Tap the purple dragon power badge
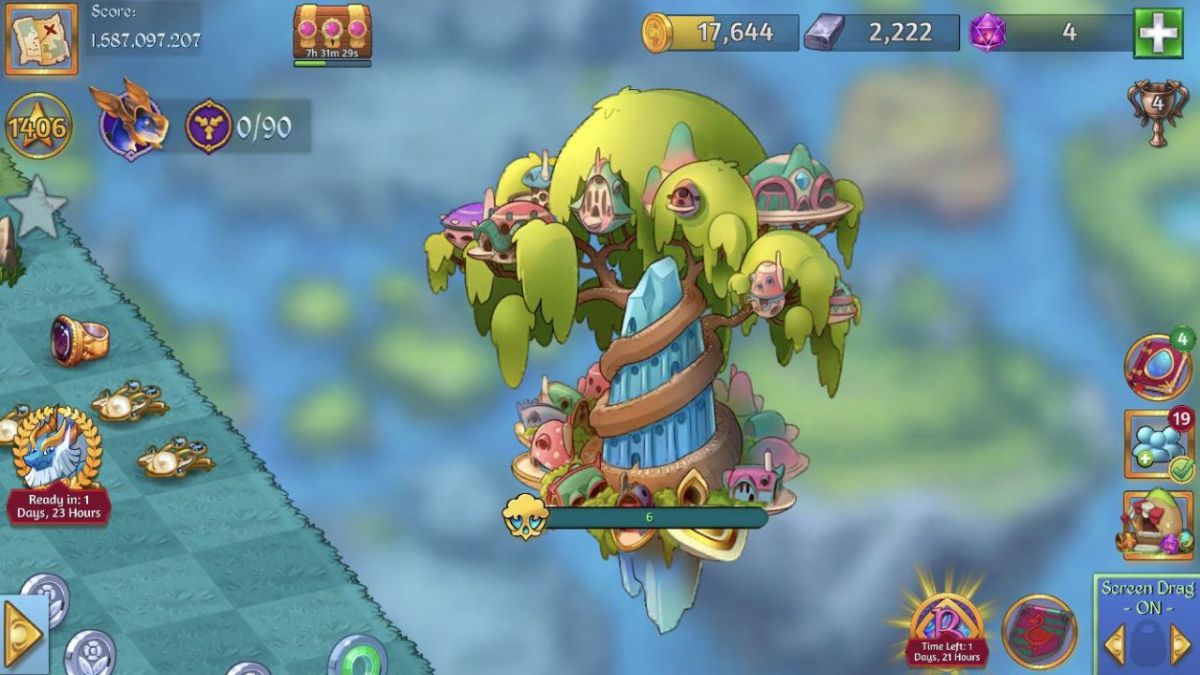Viewport: 1200px width, 675px height. (208, 127)
